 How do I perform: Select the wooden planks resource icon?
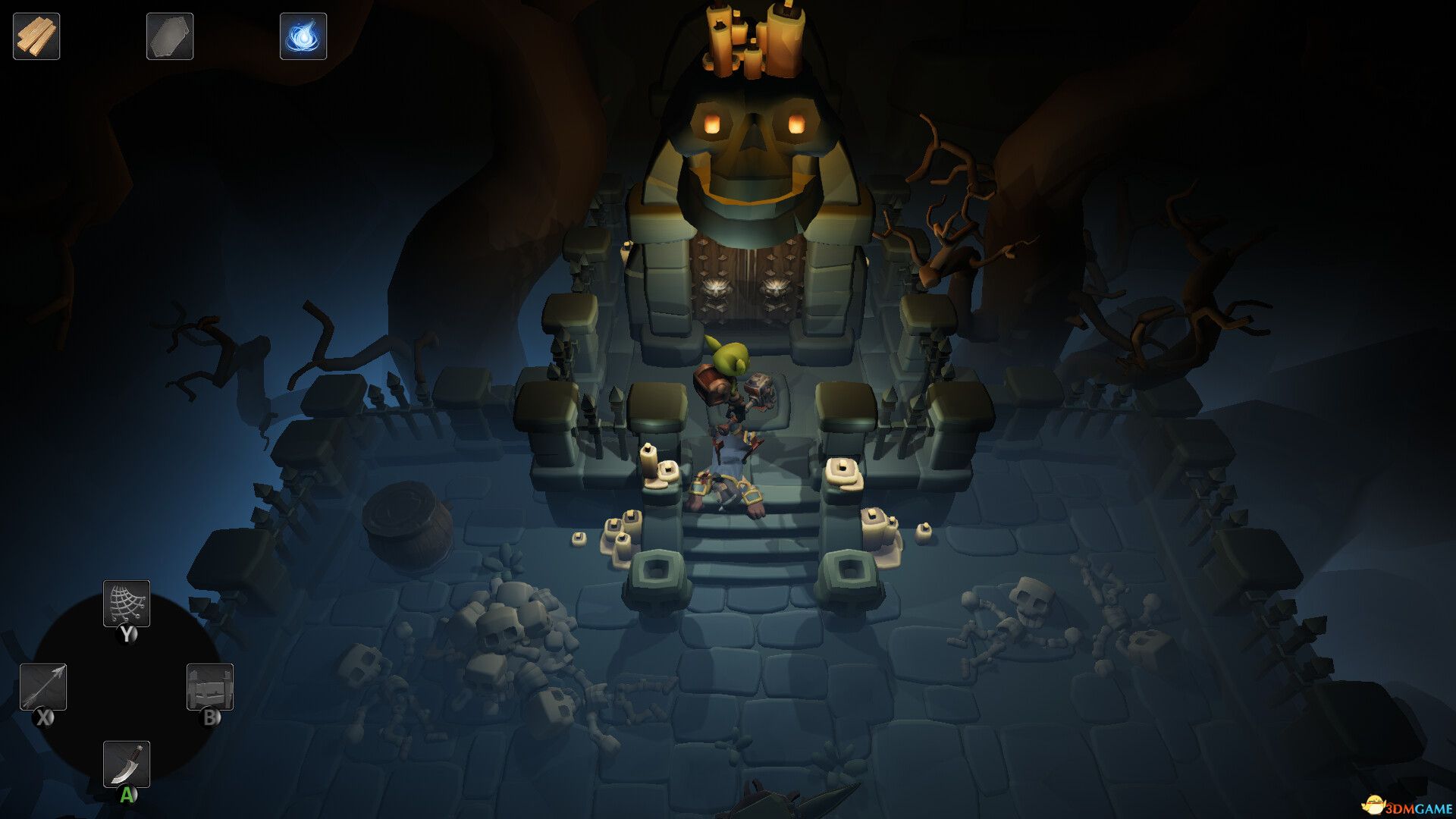(36, 36)
